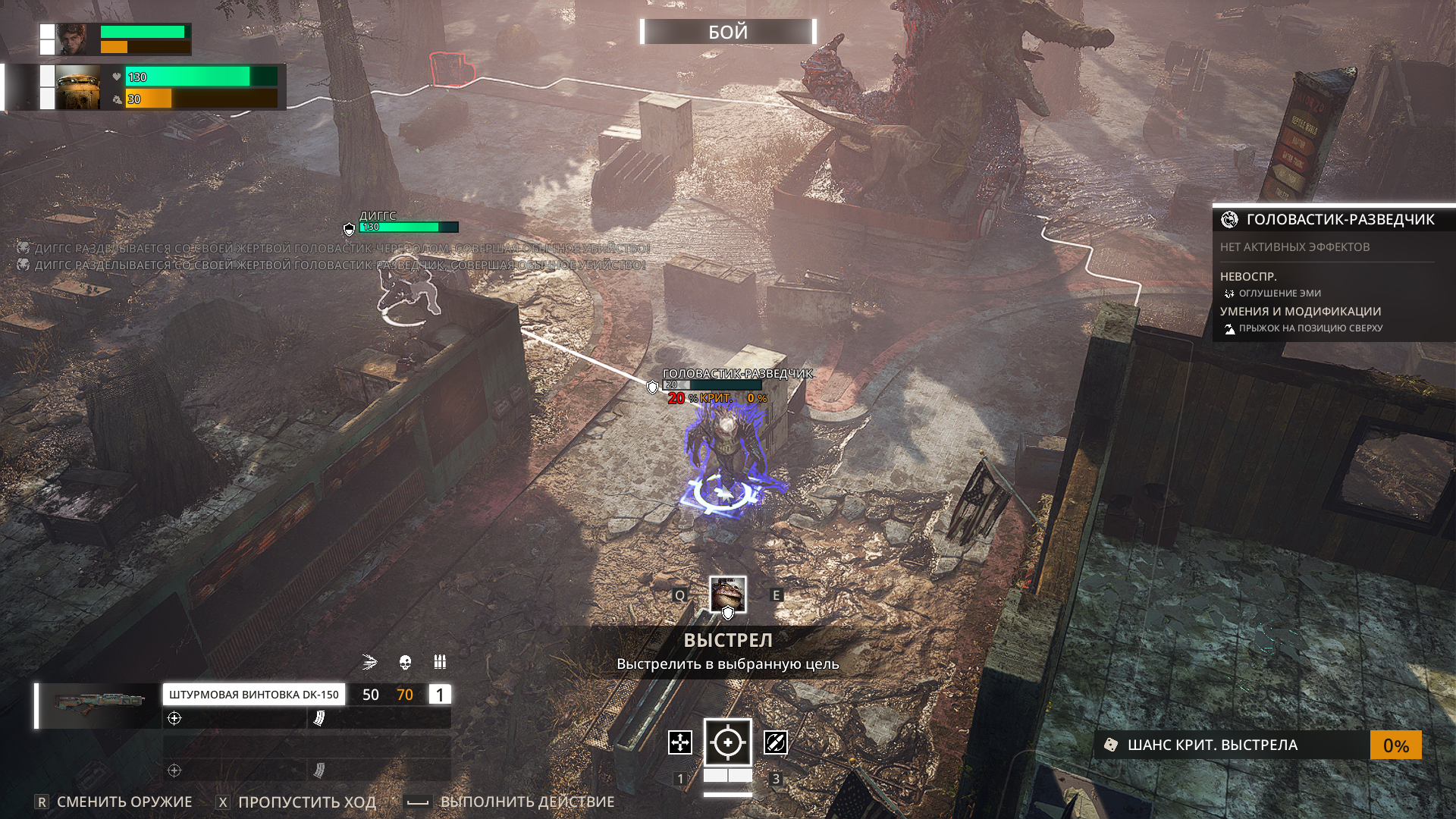The image size is (1456, 819).
Task: Select the helmeted character portrait with 130 health
Action: 78,87
